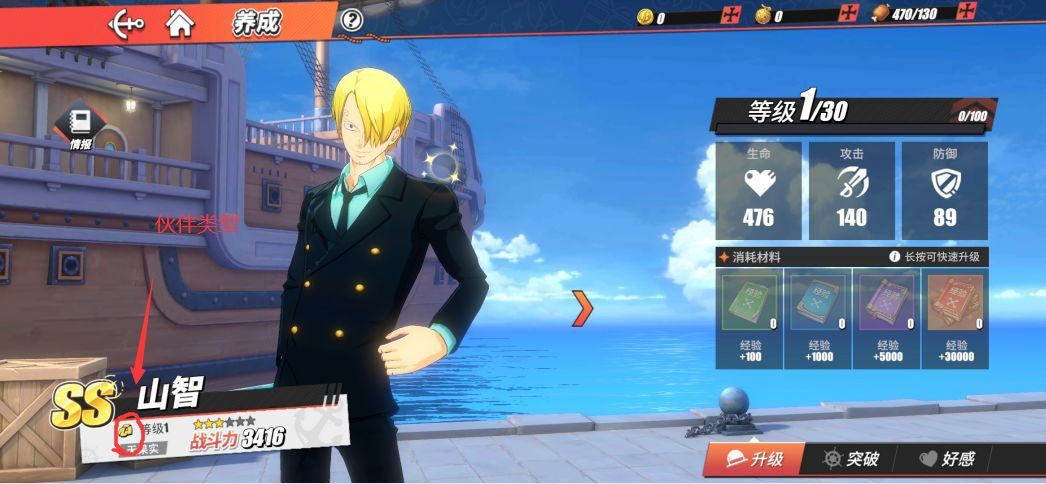Return to the home screen
Screen dimensions: 1046x484
pos(180,20)
